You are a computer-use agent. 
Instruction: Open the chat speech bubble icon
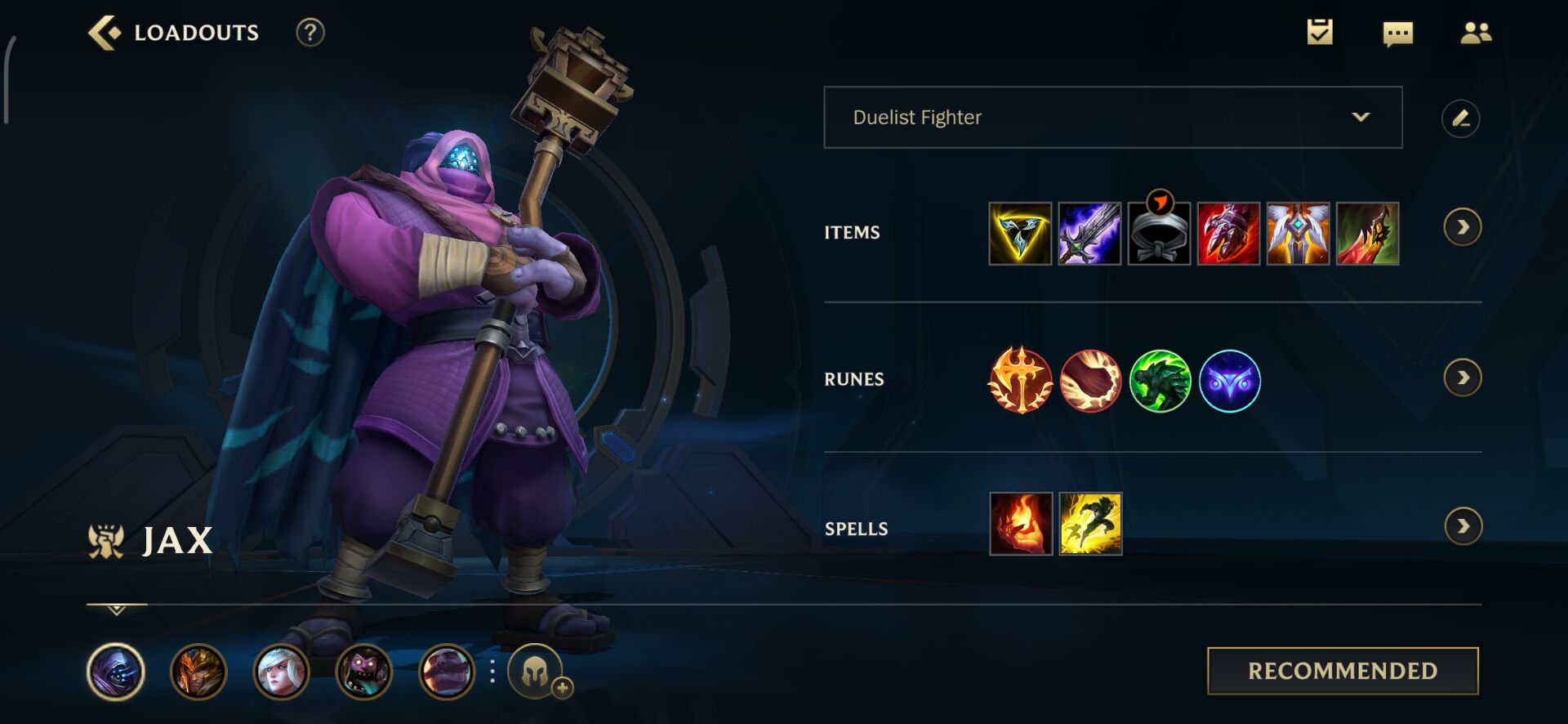pos(1397,34)
